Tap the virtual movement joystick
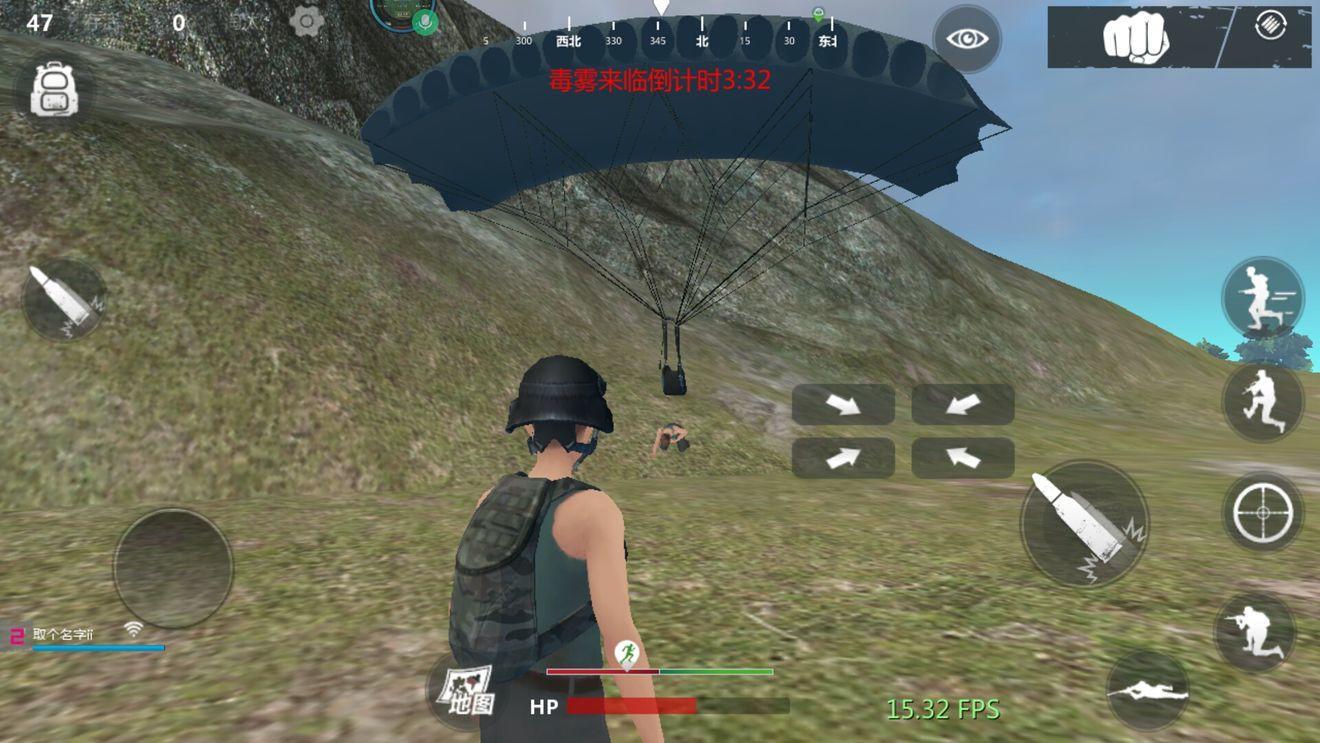Screen dimensions: 1320x743 173,568
